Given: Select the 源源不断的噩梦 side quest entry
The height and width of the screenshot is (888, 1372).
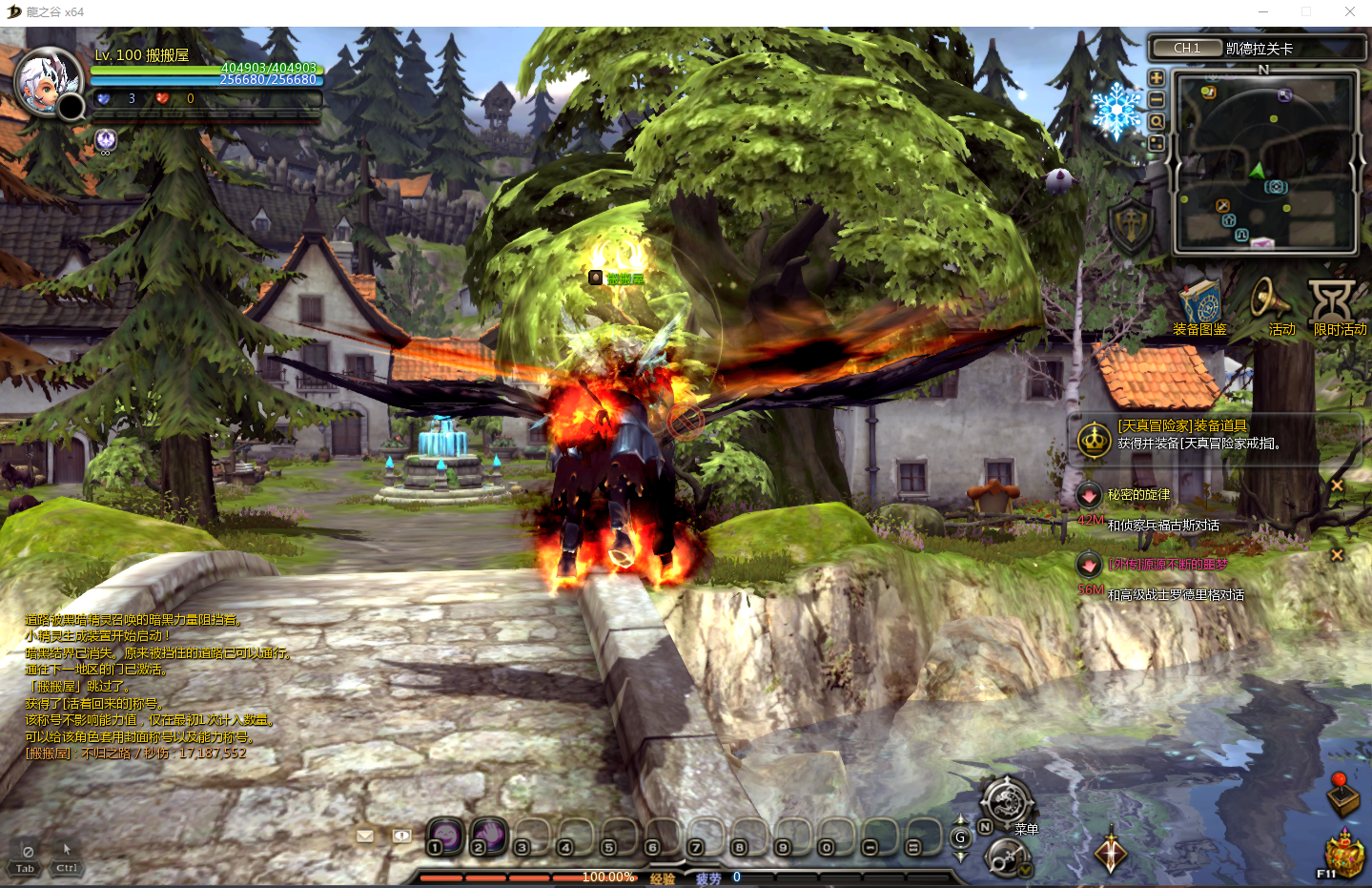Looking at the screenshot, I should point(1167,565).
